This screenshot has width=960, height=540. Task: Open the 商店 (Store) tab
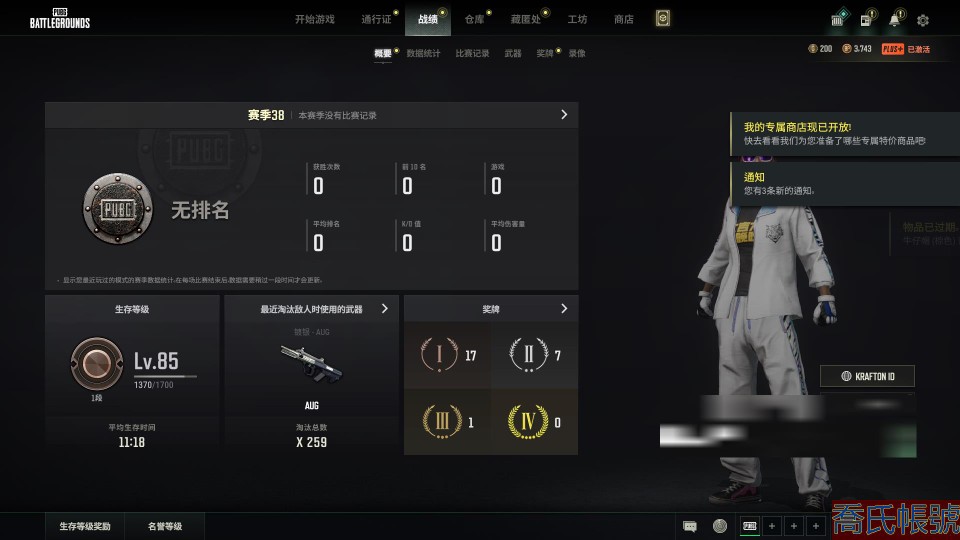pyautogui.click(x=624, y=19)
